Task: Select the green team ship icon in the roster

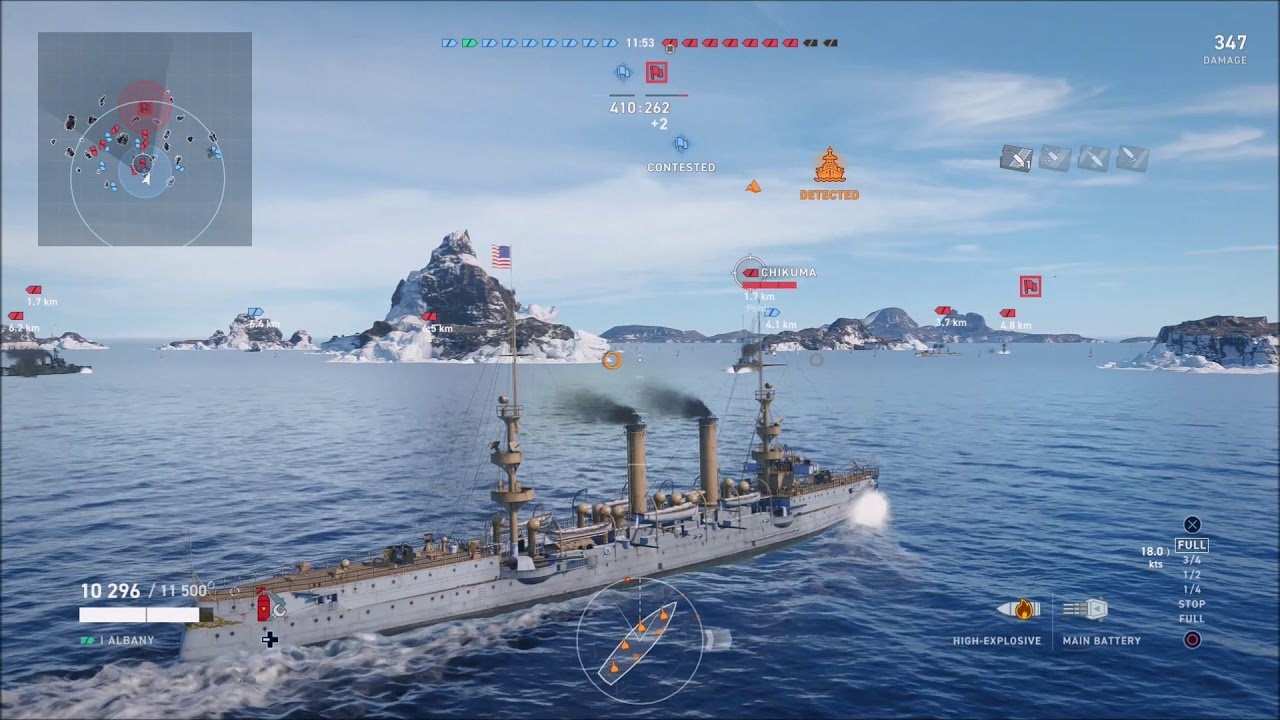Action: (x=469, y=43)
